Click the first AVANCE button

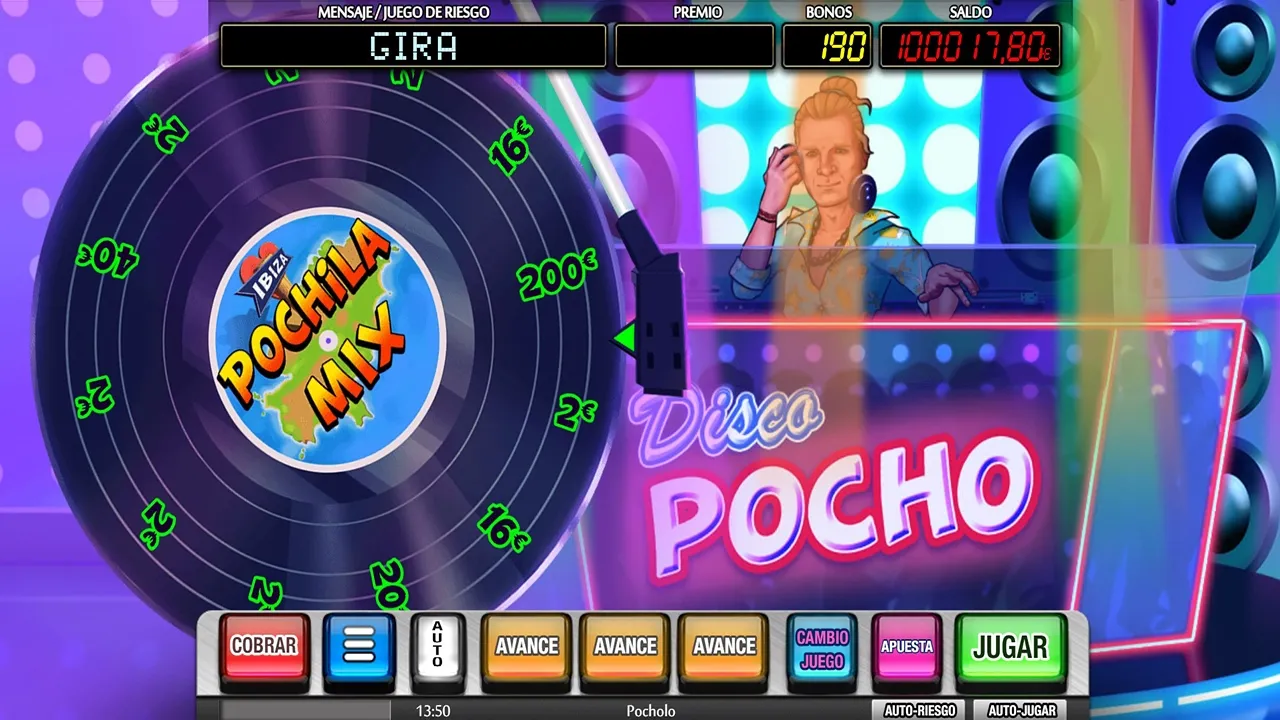525,645
